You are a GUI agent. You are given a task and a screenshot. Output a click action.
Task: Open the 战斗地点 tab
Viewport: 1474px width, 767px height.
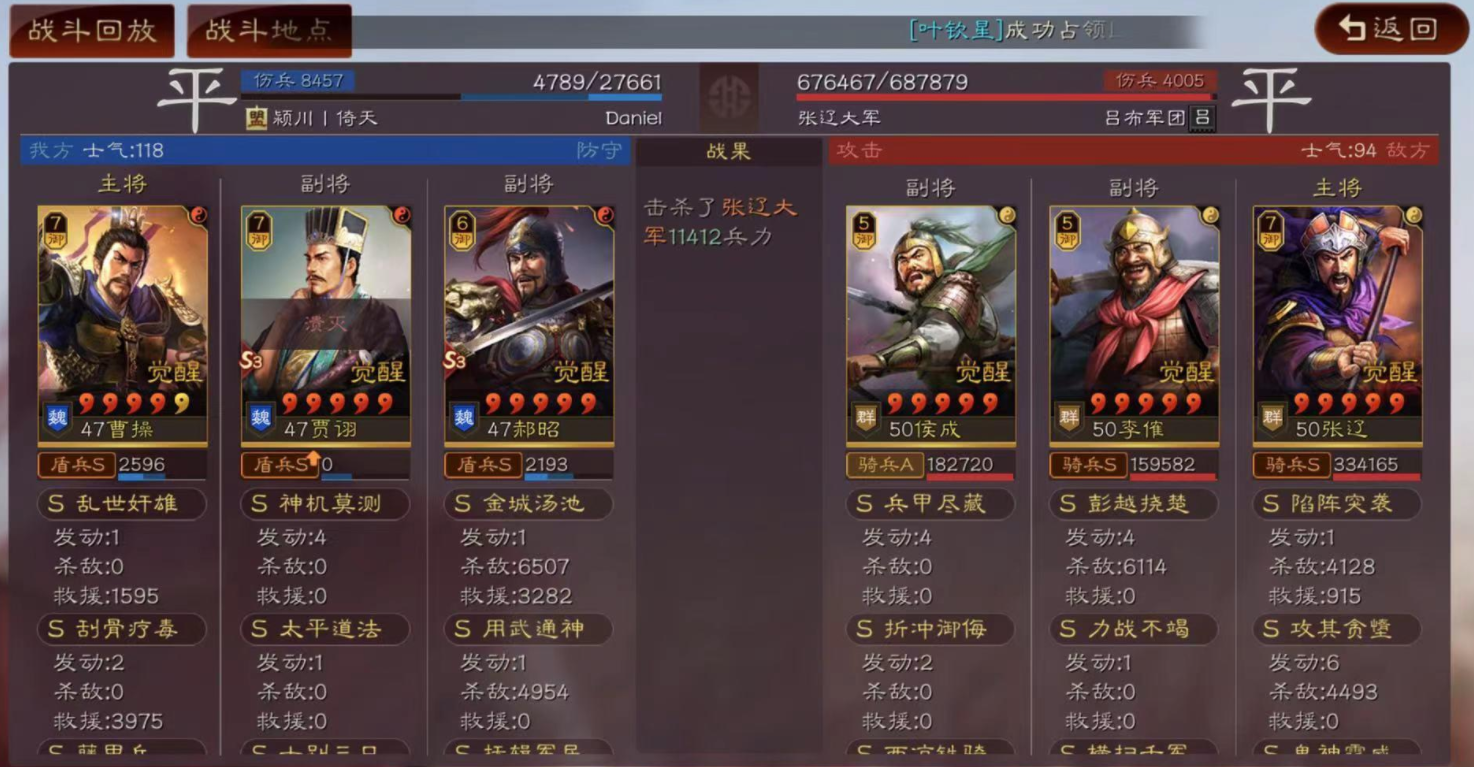coord(268,29)
